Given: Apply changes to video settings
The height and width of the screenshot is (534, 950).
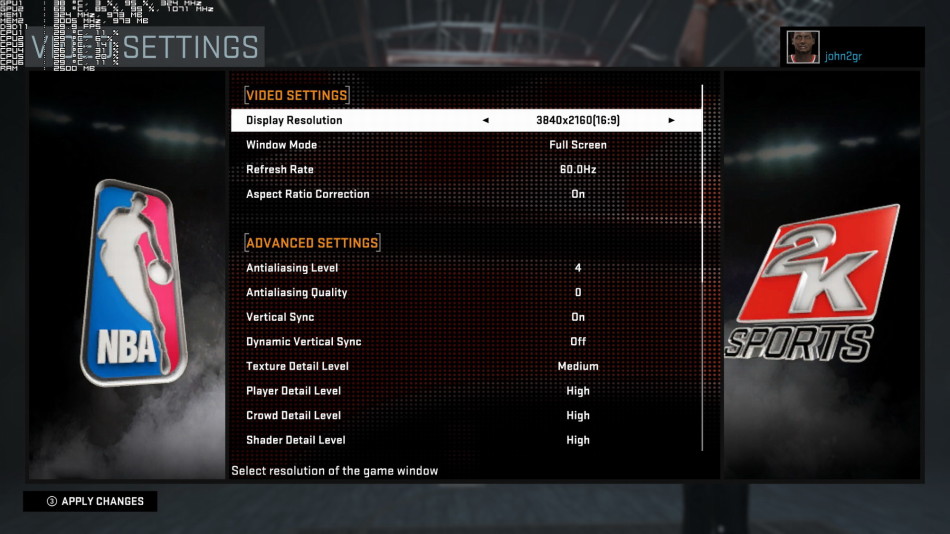Looking at the screenshot, I should point(91,501).
